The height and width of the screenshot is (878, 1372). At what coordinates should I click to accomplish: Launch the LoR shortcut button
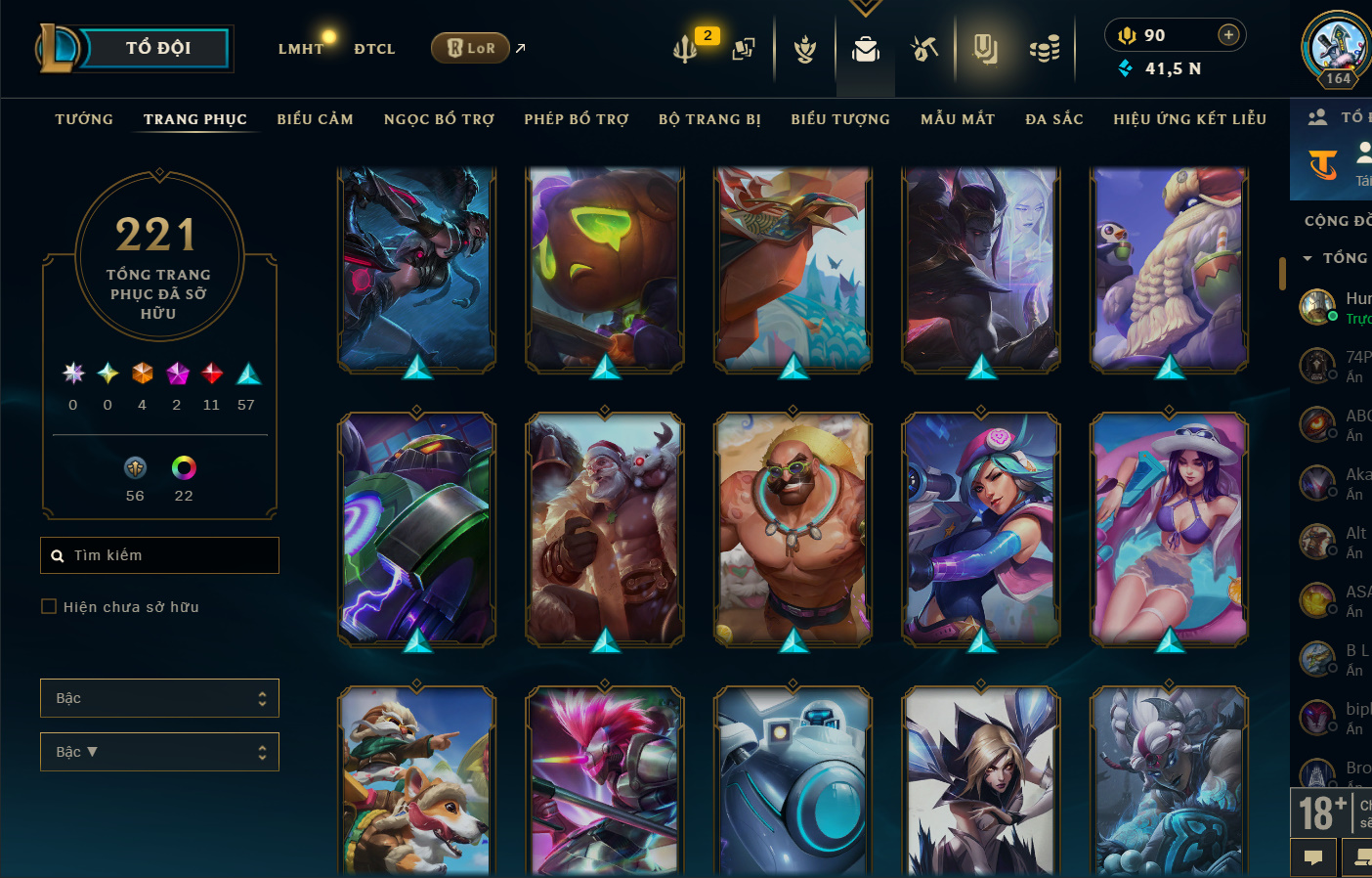coord(471,48)
